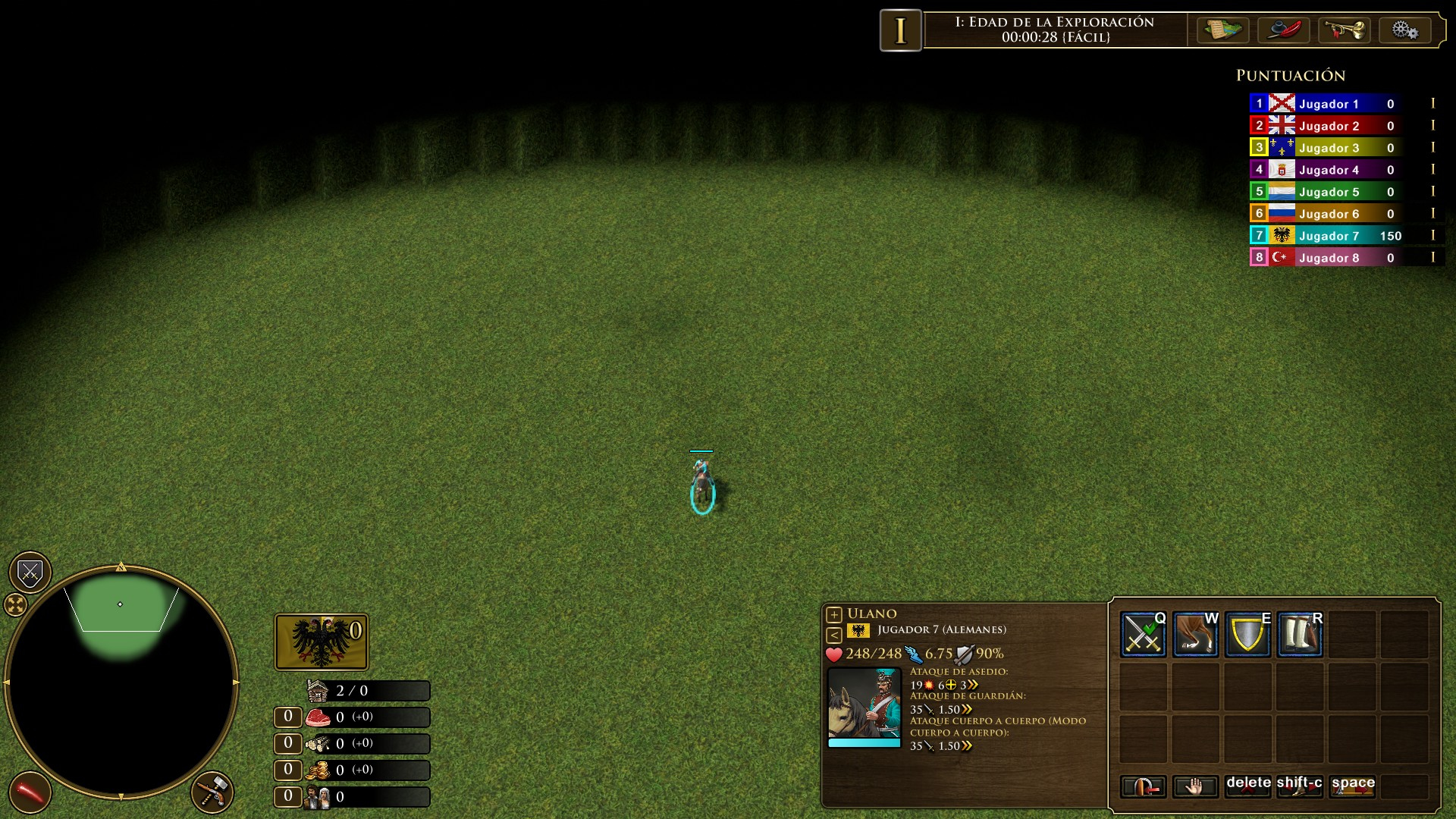Viewport: 1456px width, 819px height.
Task: Click the hammer and pistol minimap button
Action: click(x=213, y=792)
